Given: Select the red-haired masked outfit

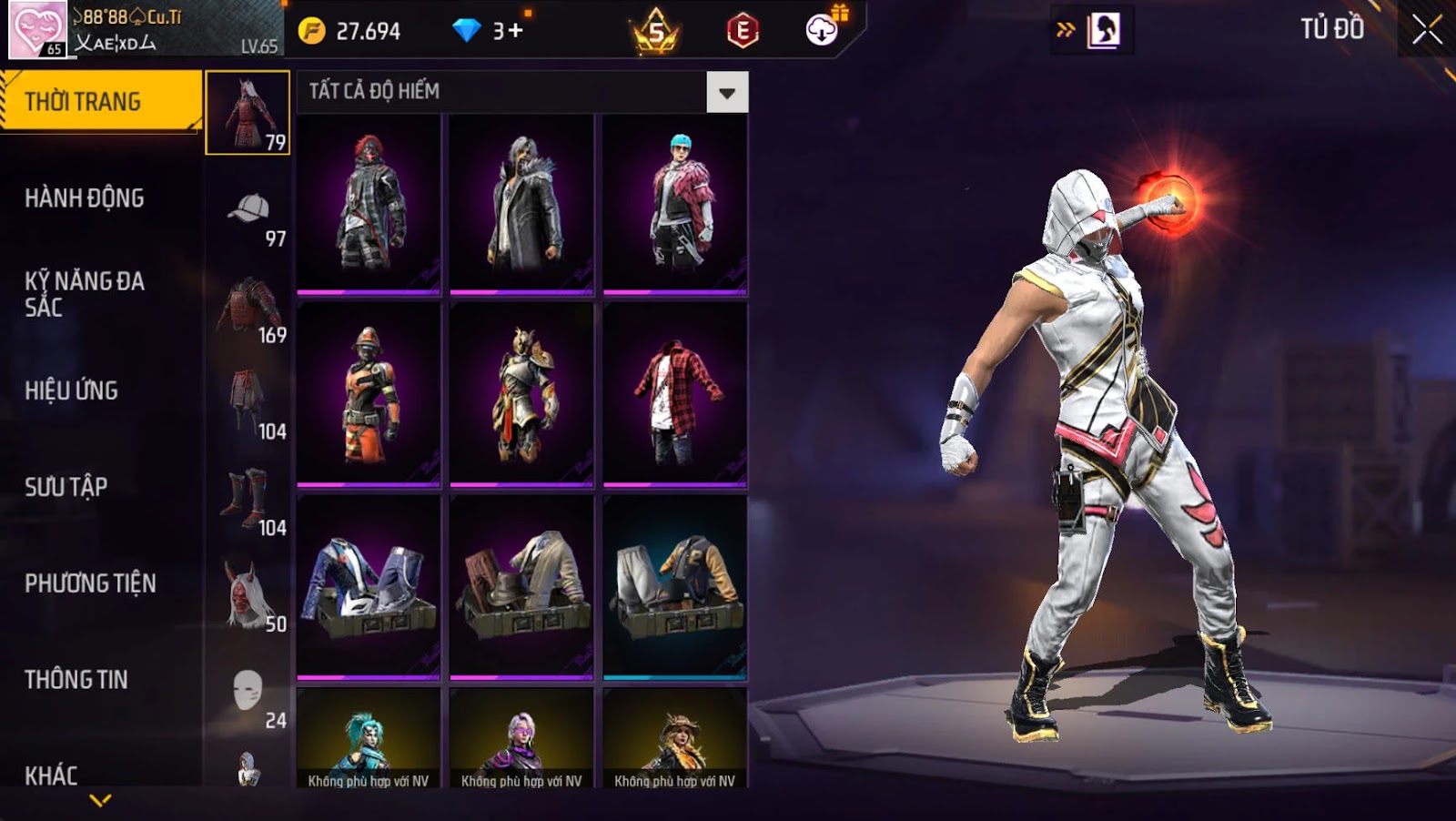Looking at the screenshot, I should tap(369, 205).
